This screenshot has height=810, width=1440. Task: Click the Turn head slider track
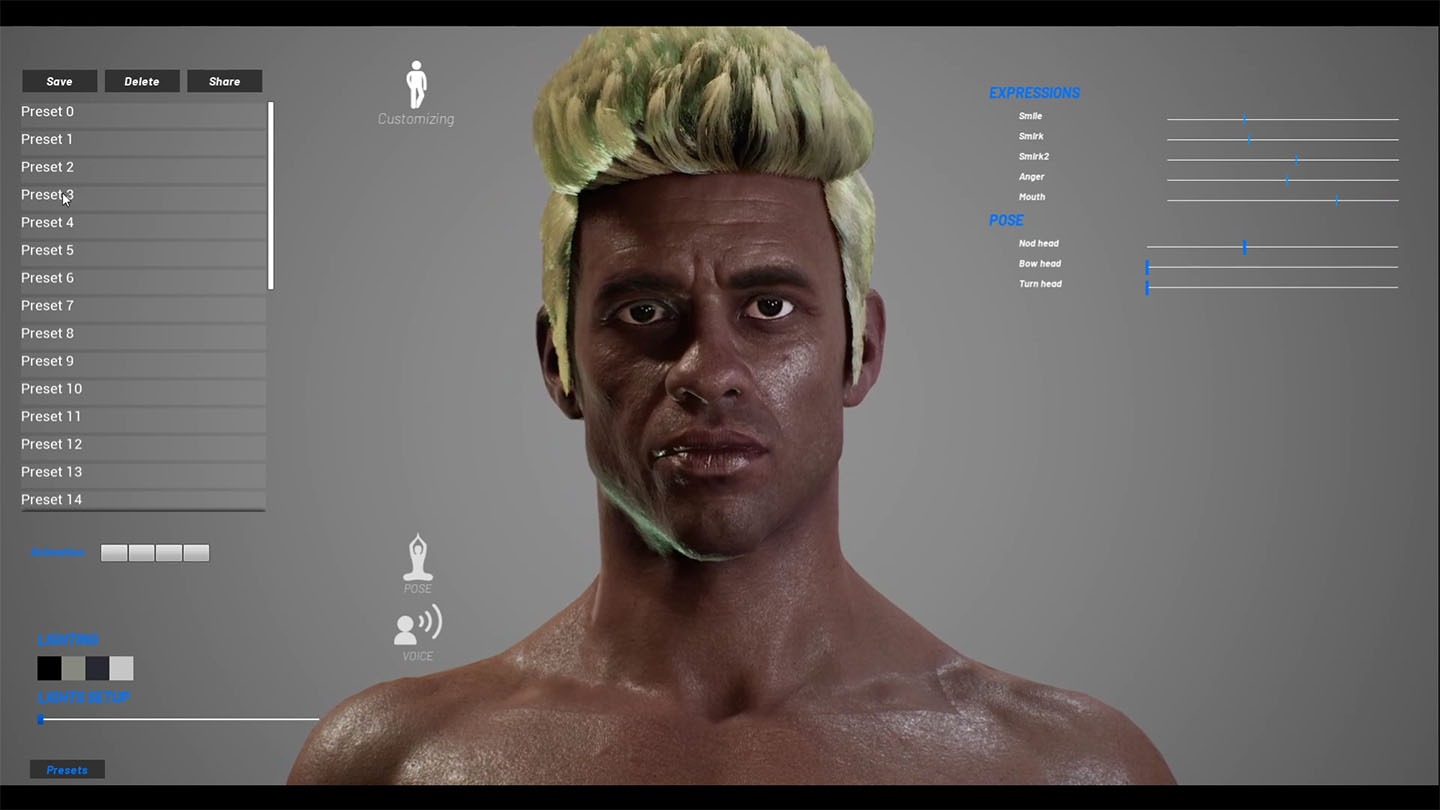coord(1272,288)
